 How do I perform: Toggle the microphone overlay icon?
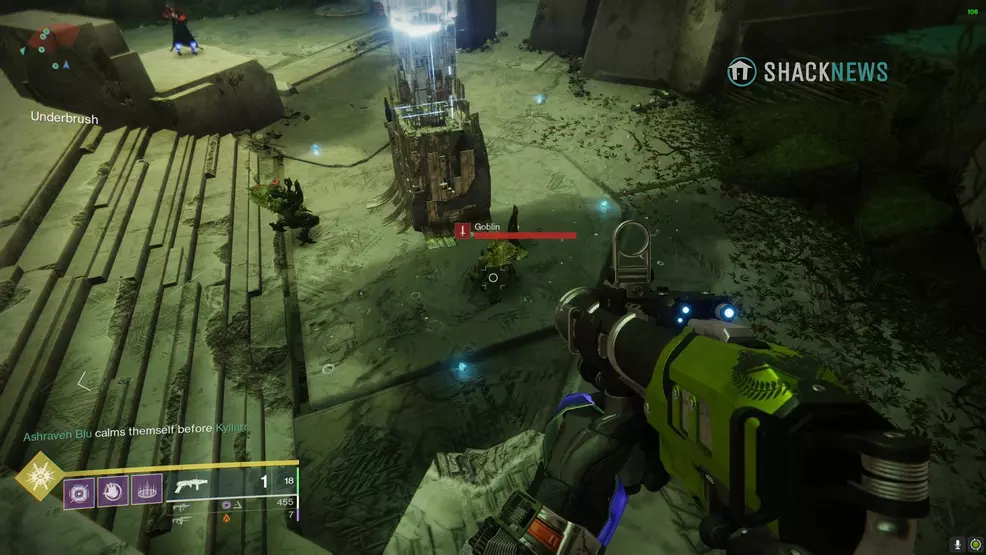click(x=957, y=544)
